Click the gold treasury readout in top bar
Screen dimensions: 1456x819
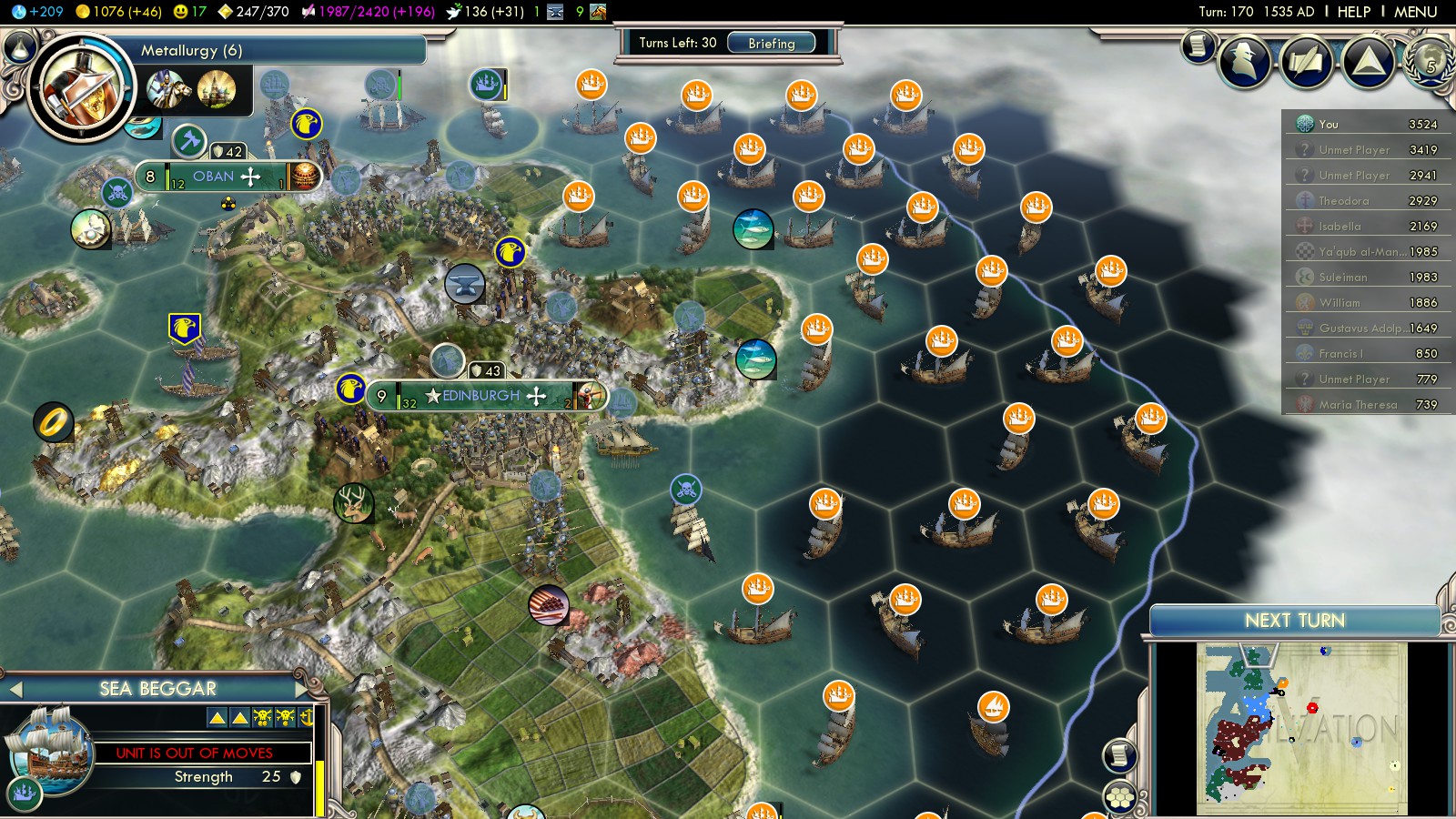[x=118, y=12]
